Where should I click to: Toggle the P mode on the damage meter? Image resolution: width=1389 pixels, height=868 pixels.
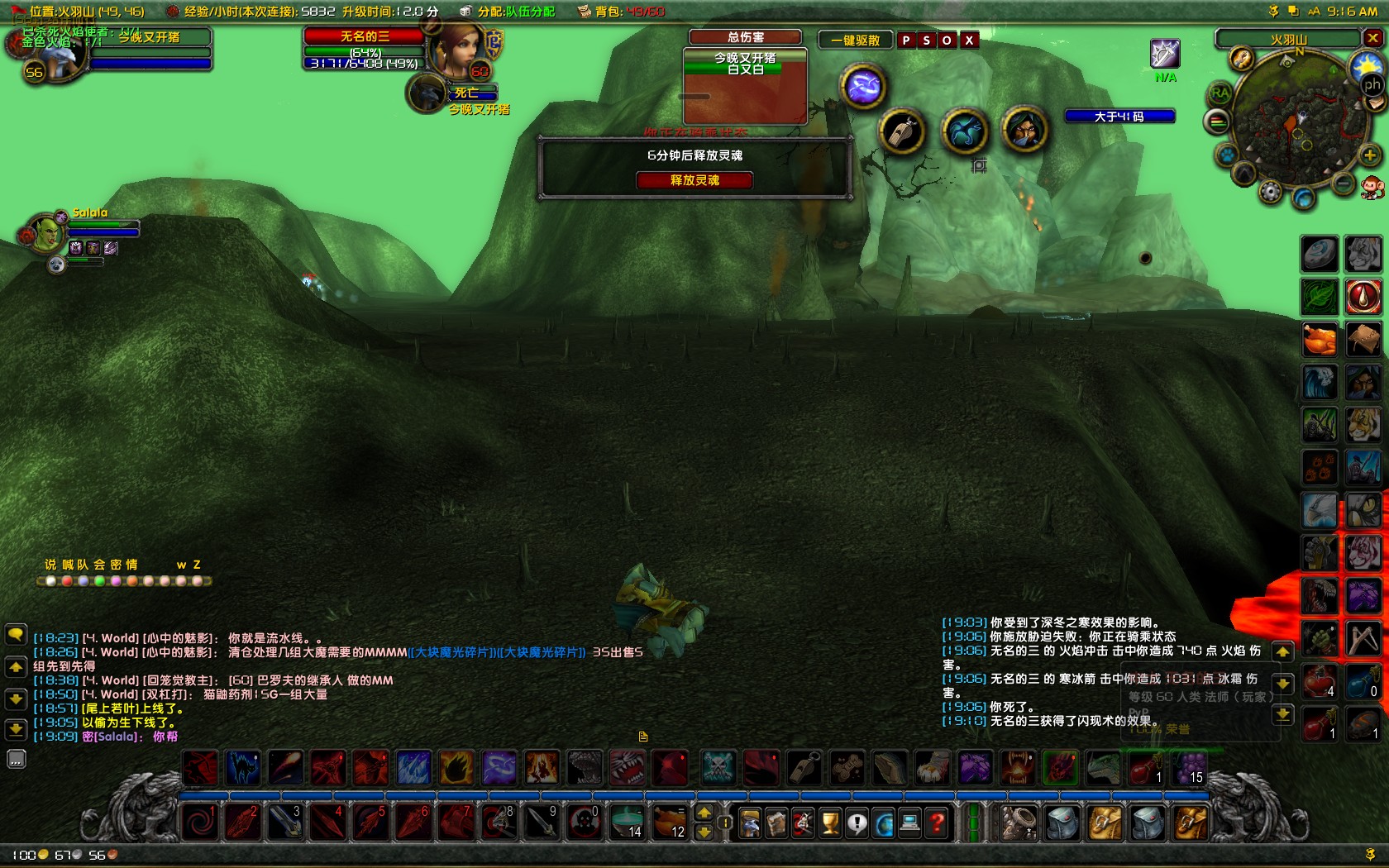906,40
